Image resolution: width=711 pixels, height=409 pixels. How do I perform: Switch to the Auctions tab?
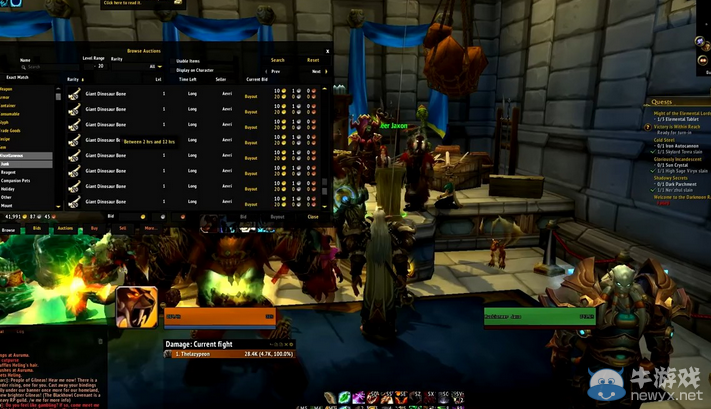(x=65, y=228)
